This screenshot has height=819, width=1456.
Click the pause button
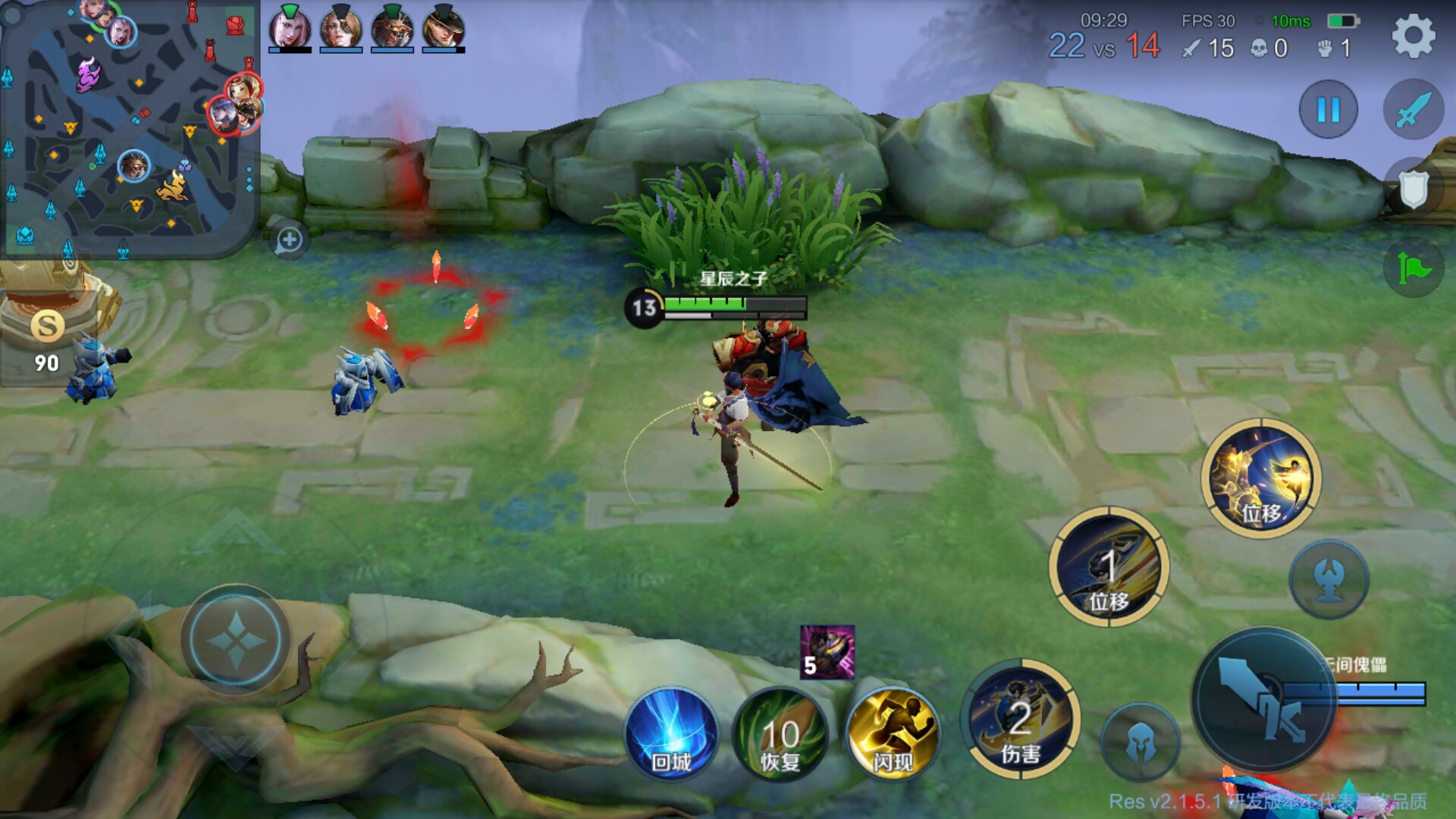(x=1328, y=110)
